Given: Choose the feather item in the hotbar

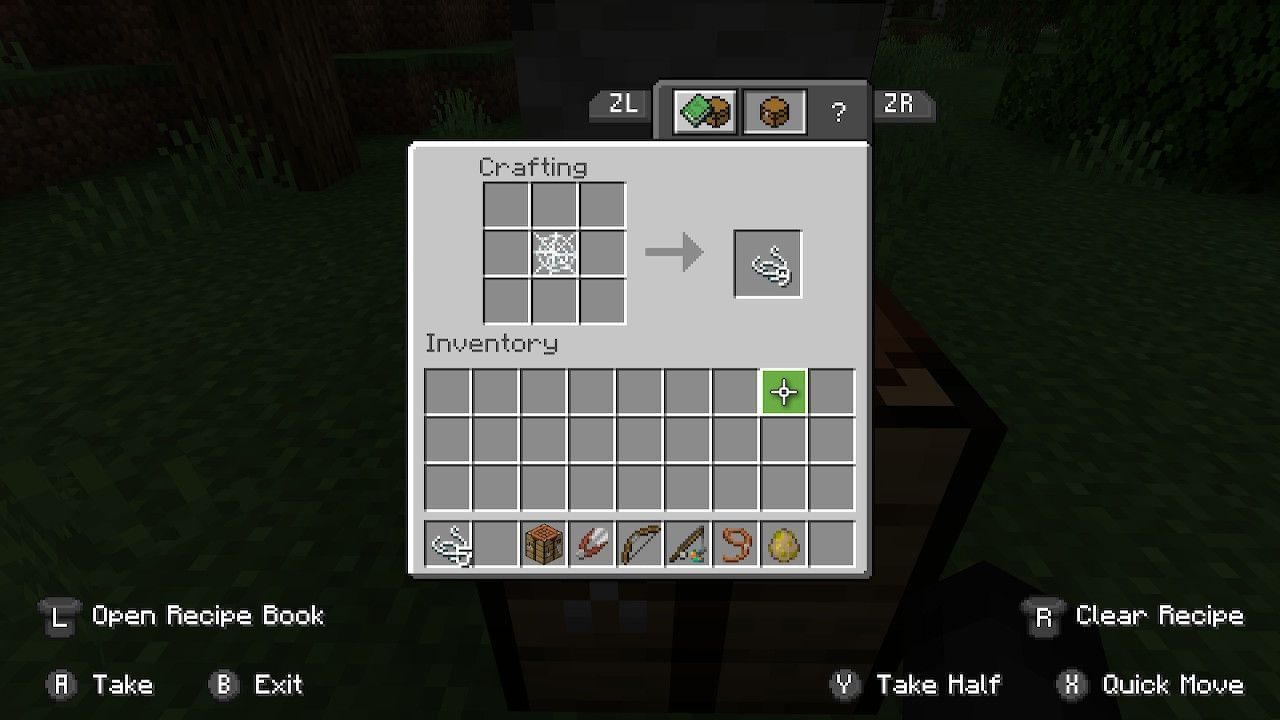Looking at the screenshot, I should tap(592, 545).
